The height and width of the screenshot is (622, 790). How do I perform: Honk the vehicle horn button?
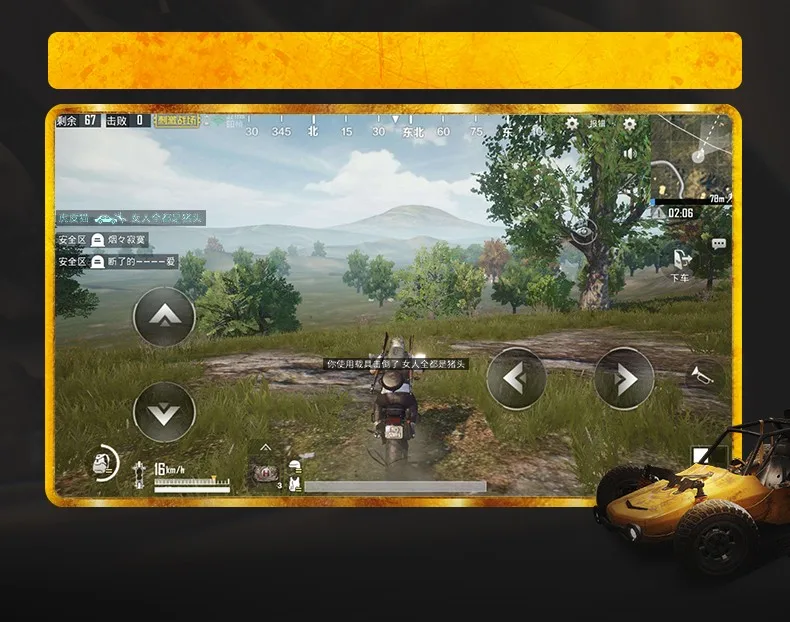704,375
